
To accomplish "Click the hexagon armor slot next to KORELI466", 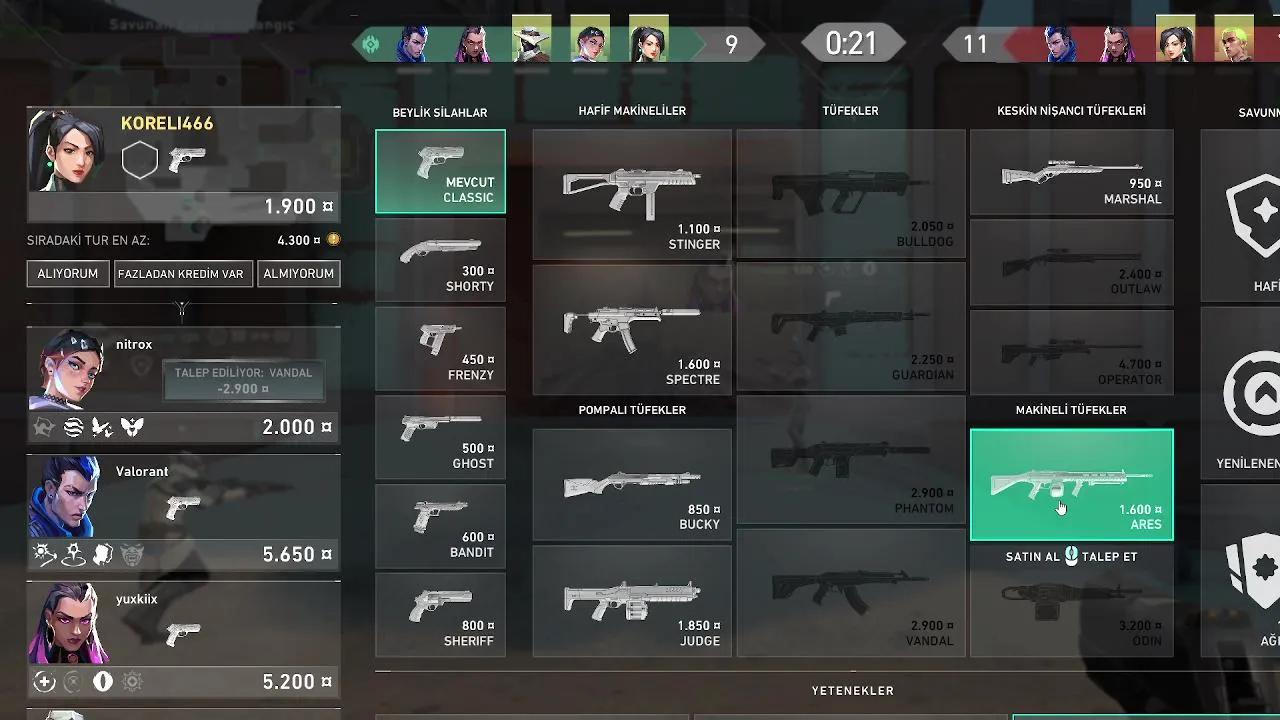I will pyautogui.click(x=140, y=158).
